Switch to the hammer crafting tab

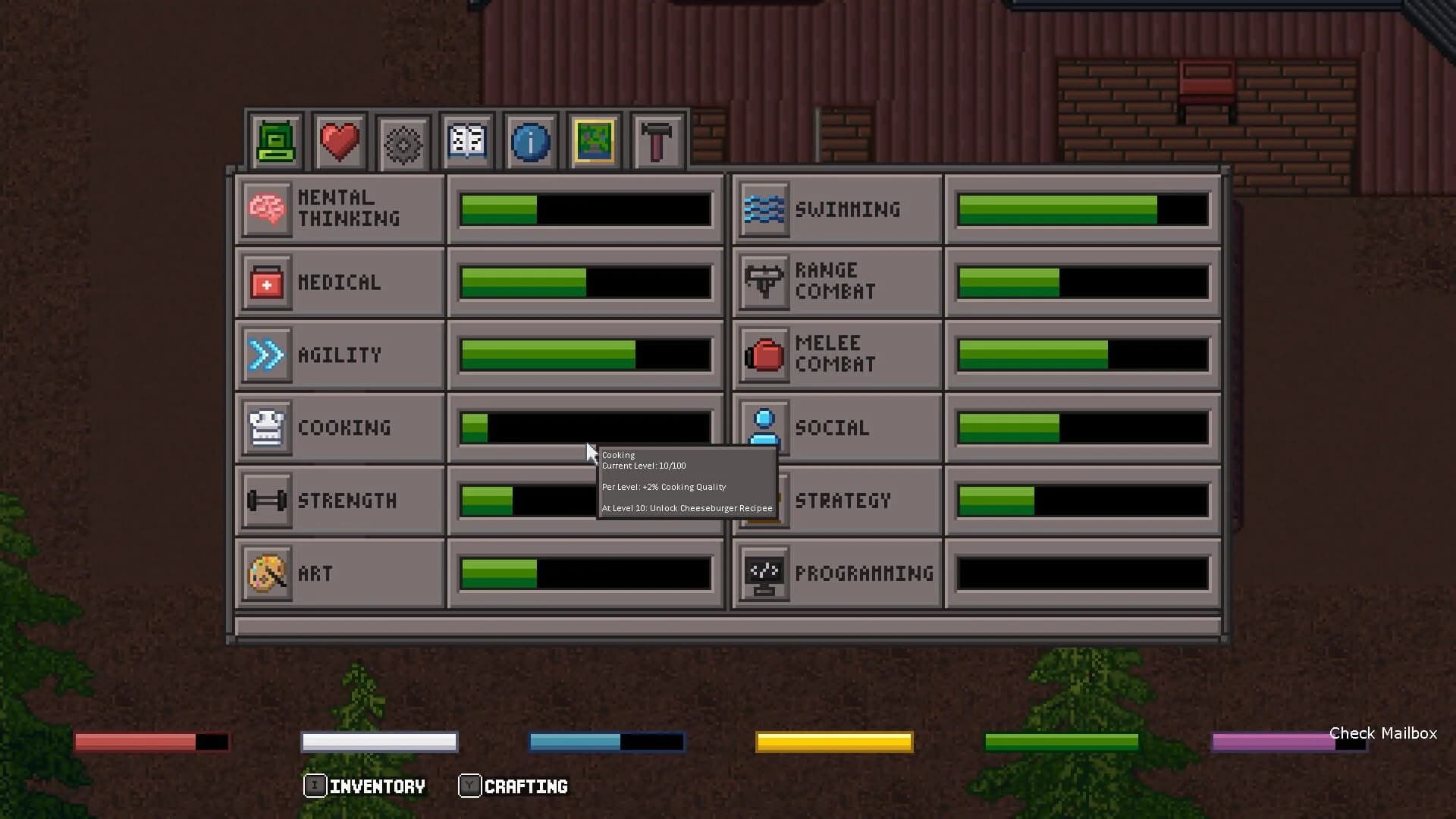tap(657, 140)
